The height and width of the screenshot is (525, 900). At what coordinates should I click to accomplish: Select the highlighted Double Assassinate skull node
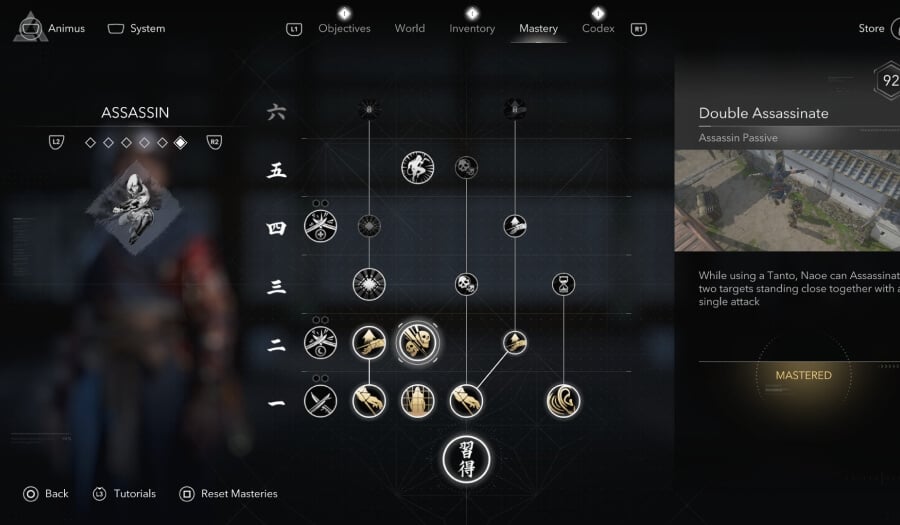[417, 343]
